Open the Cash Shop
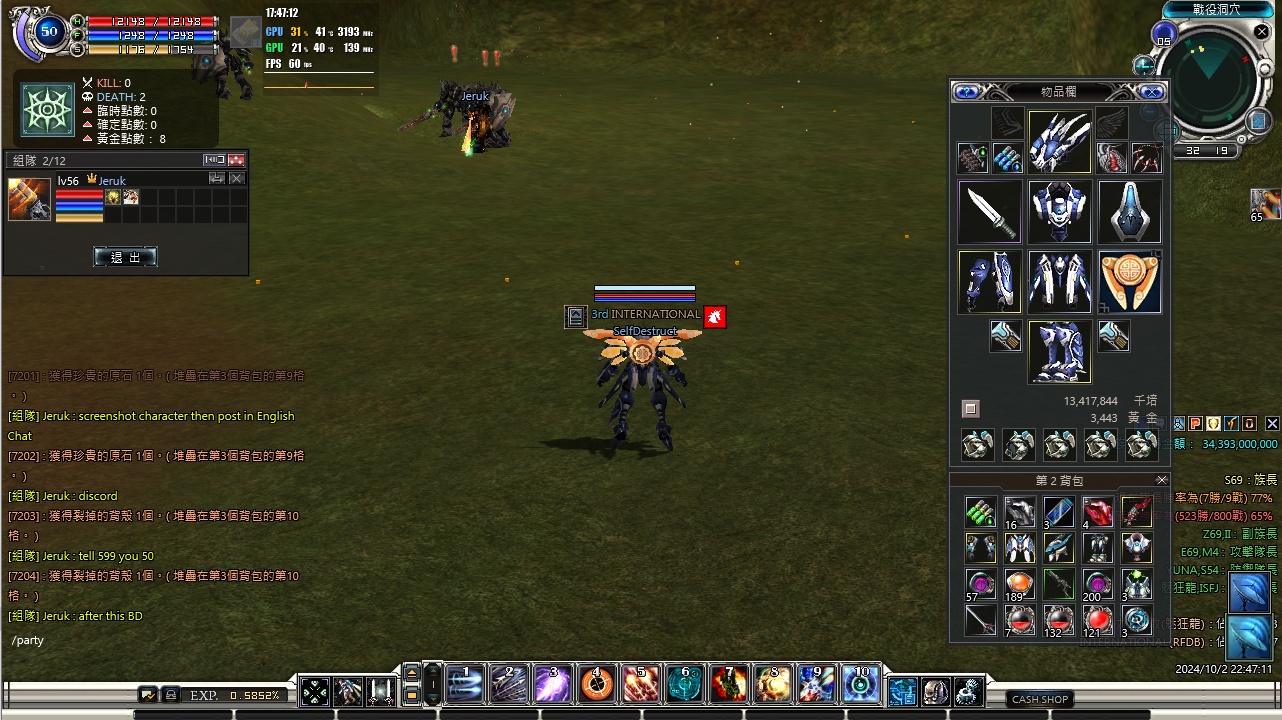The width and height of the screenshot is (1282, 720). coord(1040,699)
